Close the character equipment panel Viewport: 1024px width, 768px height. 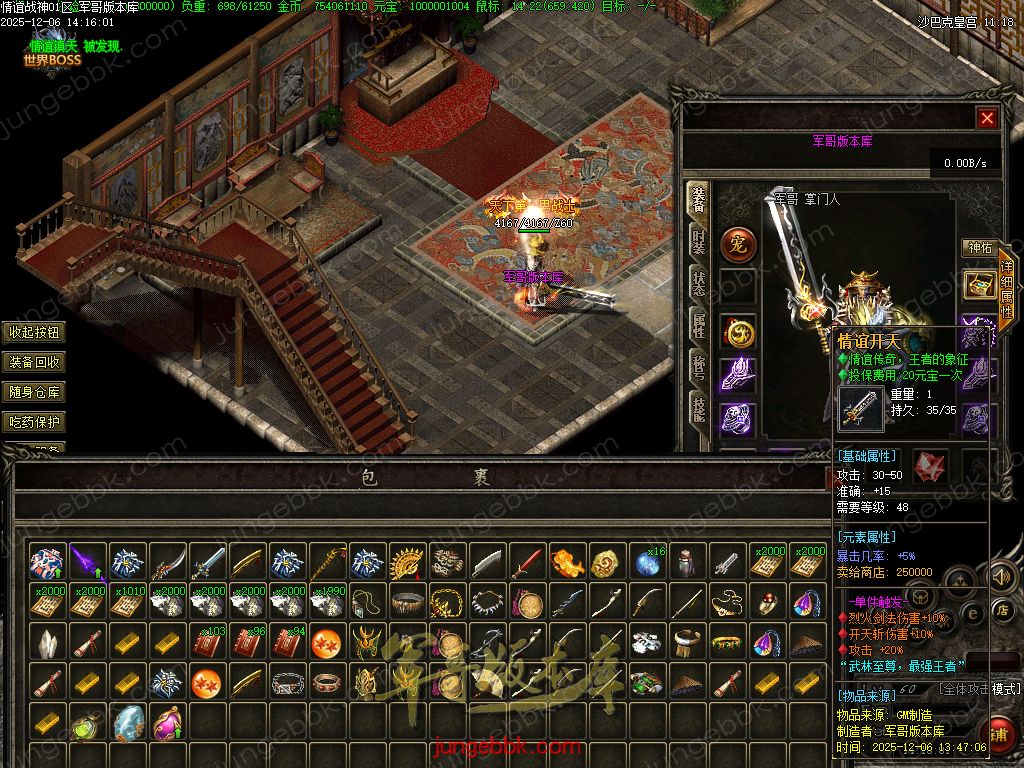click(x=988, y=118)
